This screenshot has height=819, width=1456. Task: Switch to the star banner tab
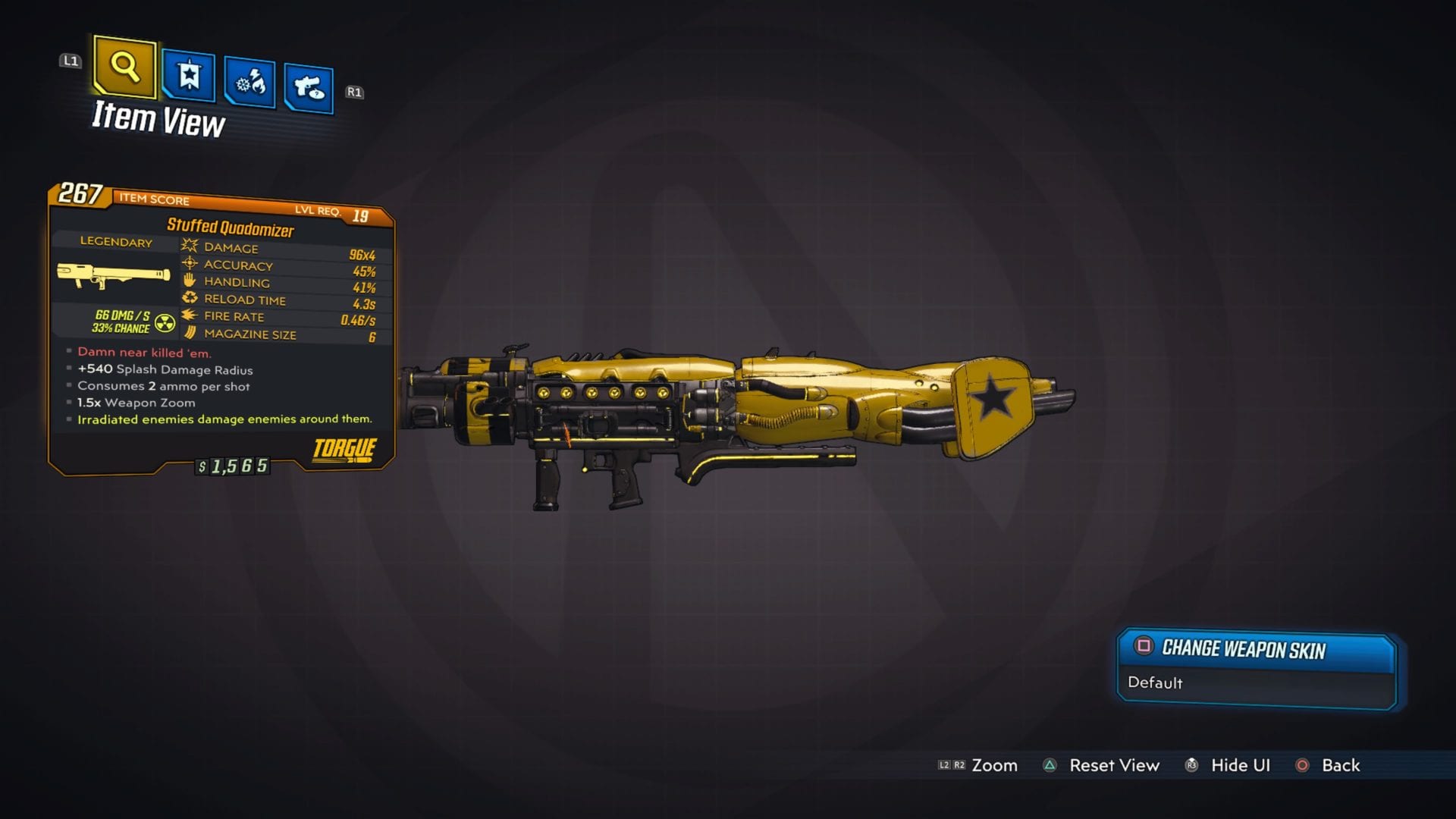point(188,76)
